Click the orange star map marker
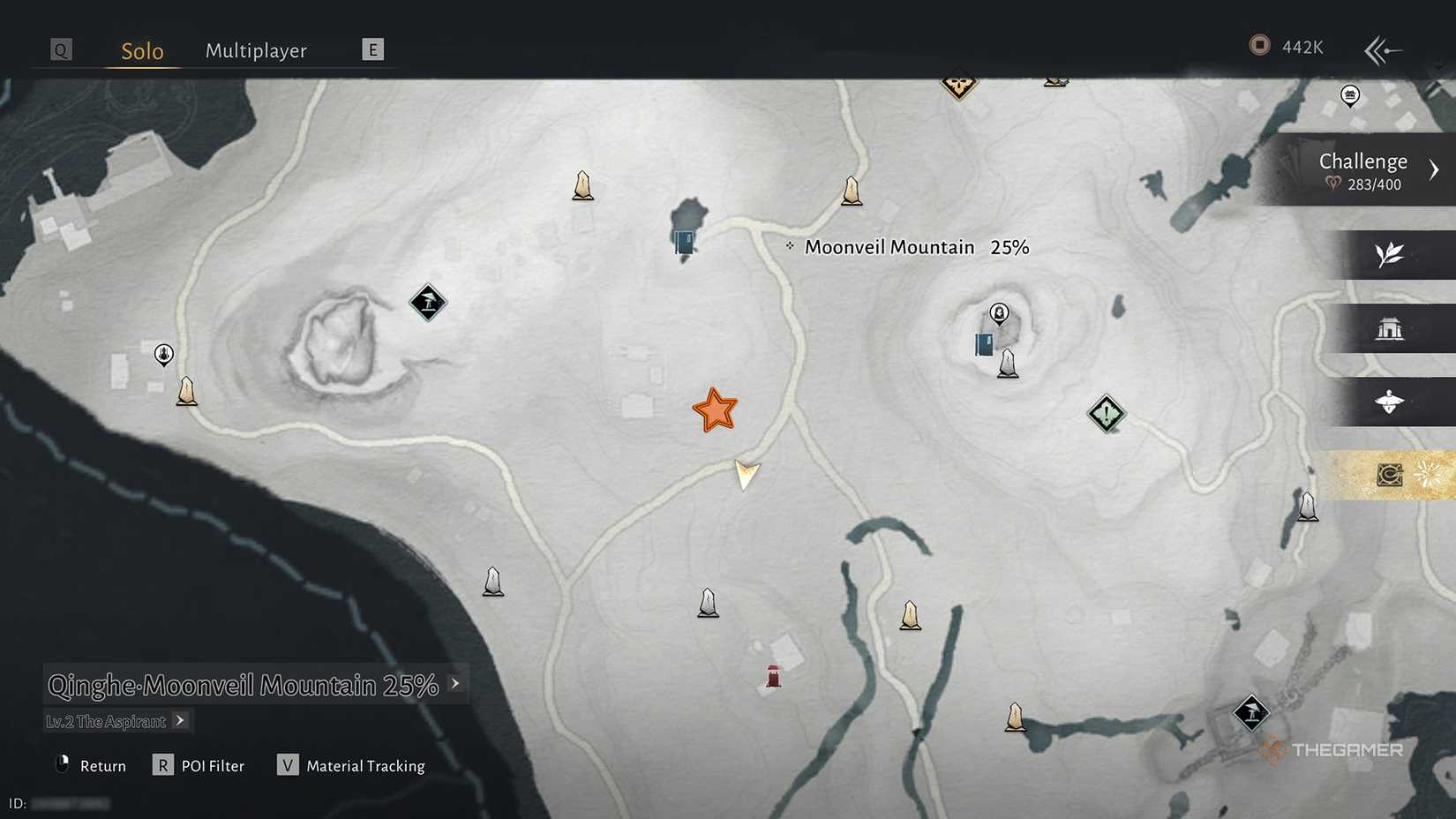Viewport: 1456px width, 819px height. coord(715,409)
